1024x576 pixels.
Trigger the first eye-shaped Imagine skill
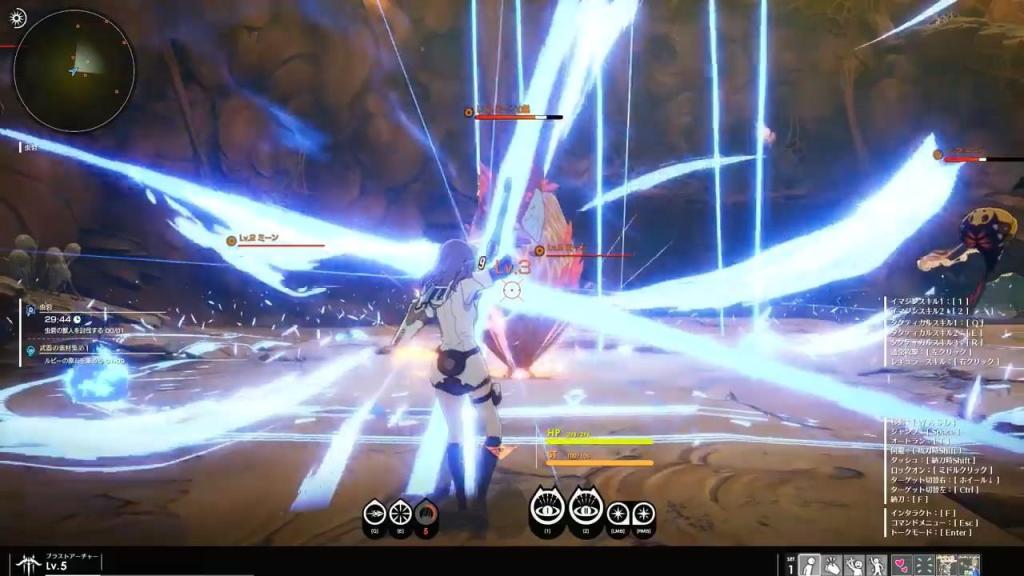(x=547, y=509)
